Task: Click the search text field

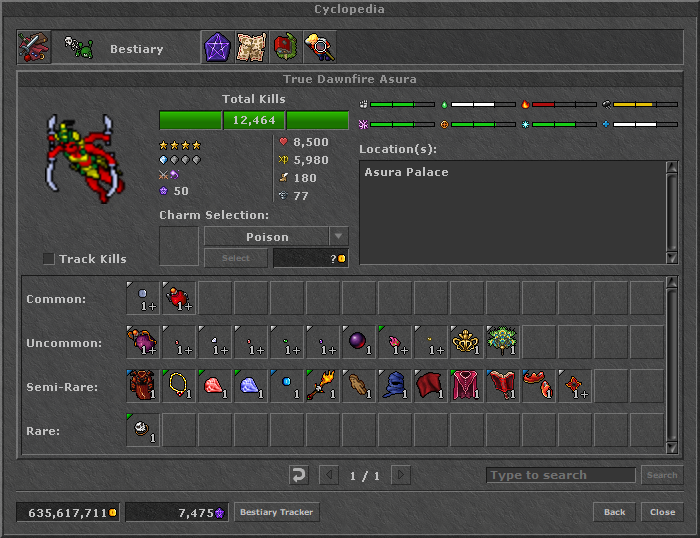Action: pos(560,475)
